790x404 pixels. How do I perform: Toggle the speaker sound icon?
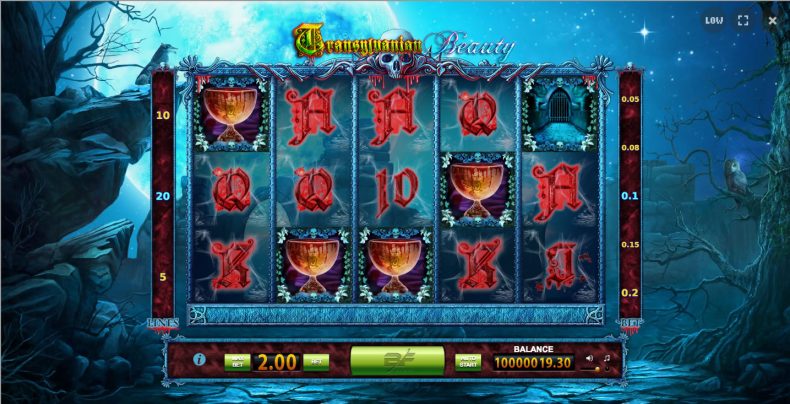pos(589,358)
